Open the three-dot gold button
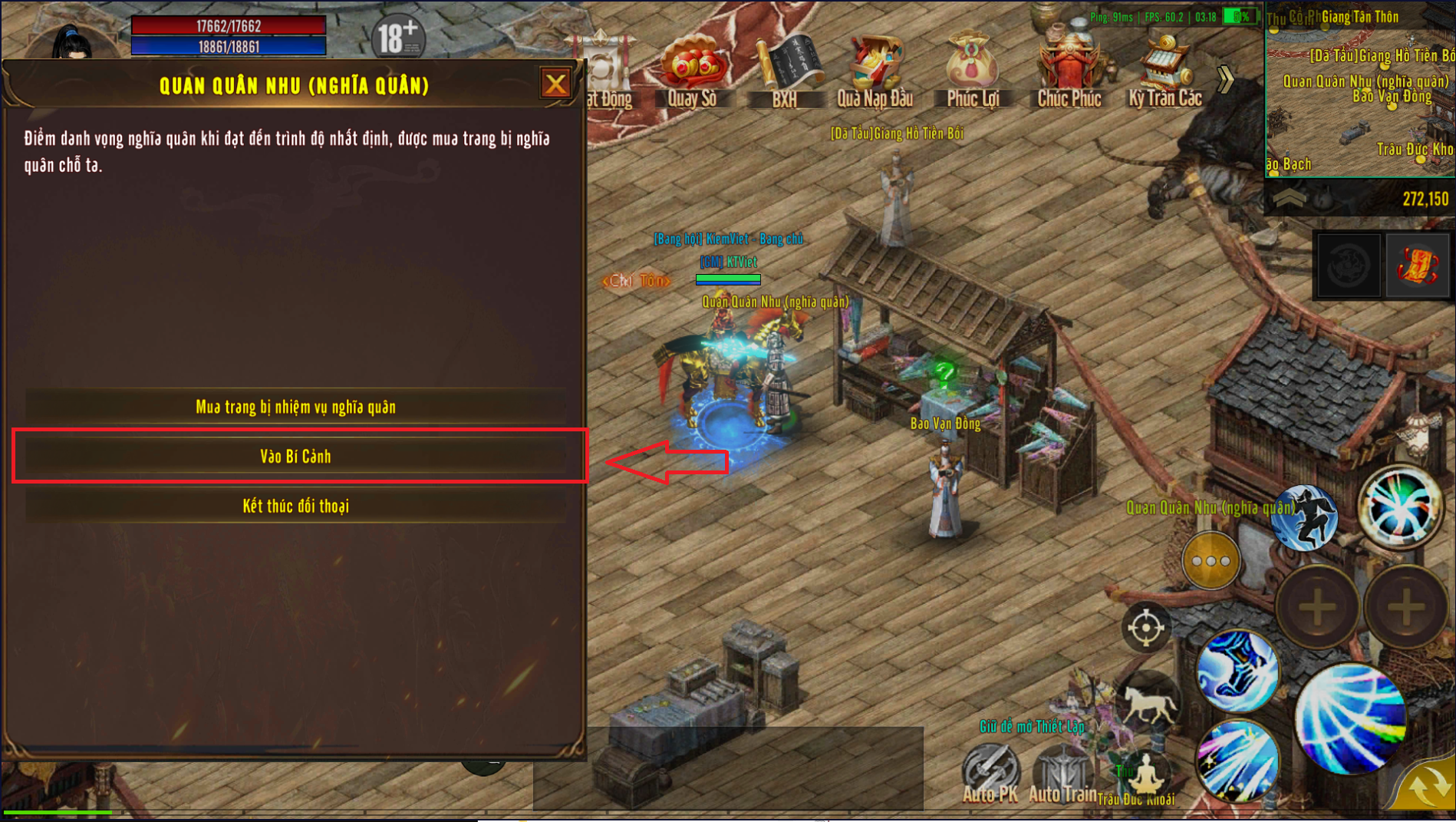This screenshot has height=822, width=1456. [1211, 561]
